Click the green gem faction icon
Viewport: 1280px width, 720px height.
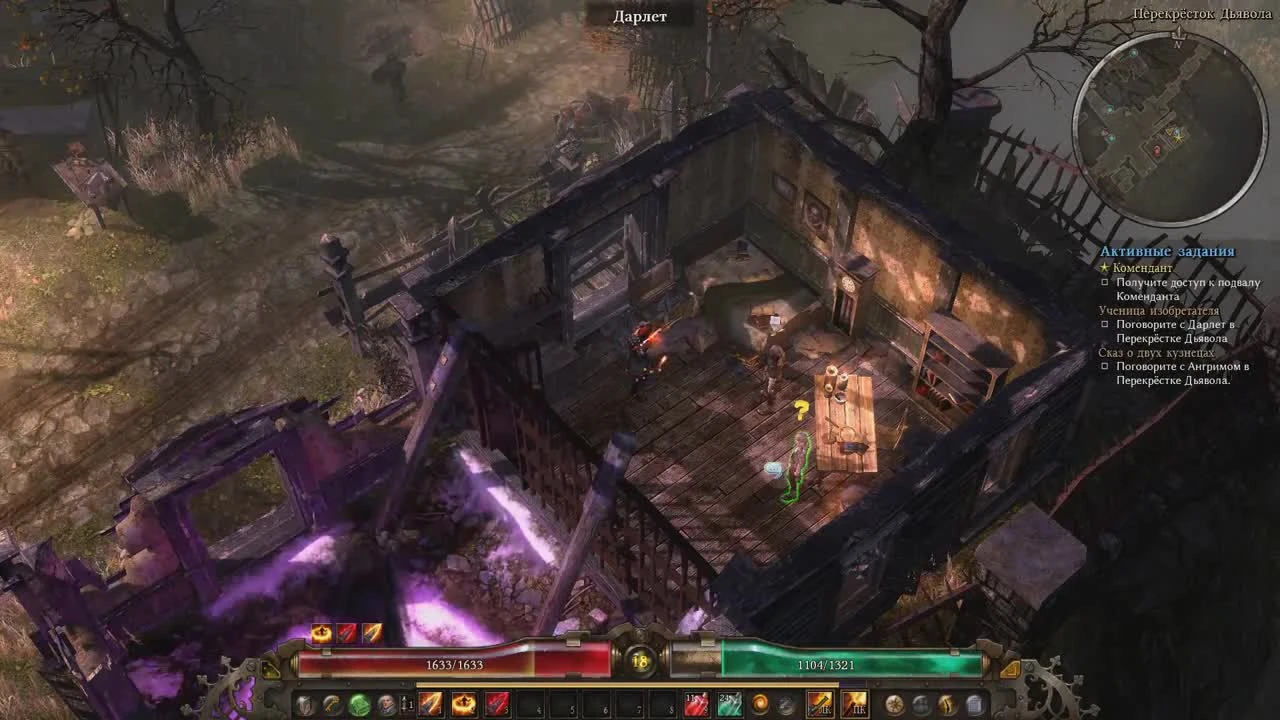pos(357,704)
